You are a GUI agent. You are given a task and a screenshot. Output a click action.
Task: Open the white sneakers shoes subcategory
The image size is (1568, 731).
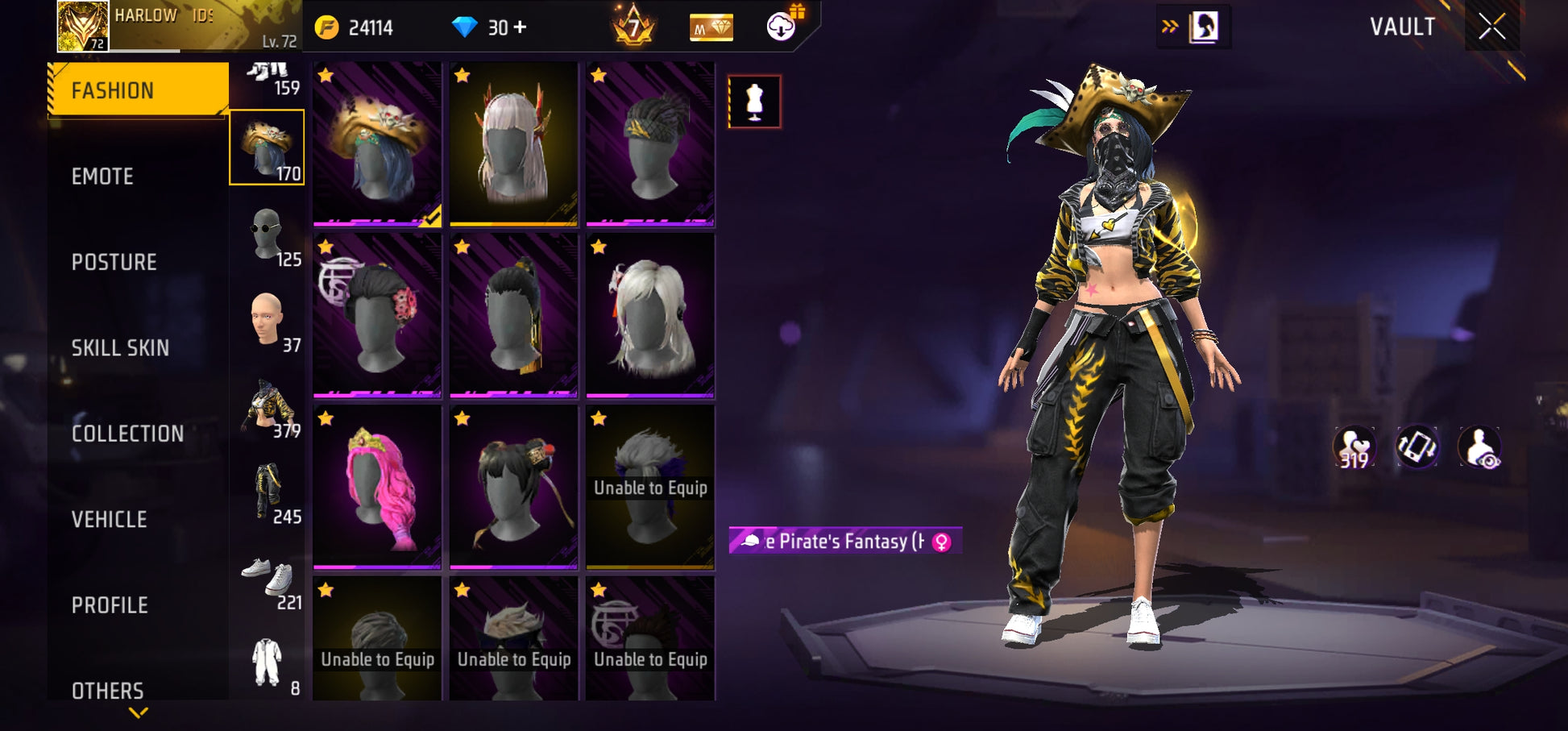coord(268,578)
